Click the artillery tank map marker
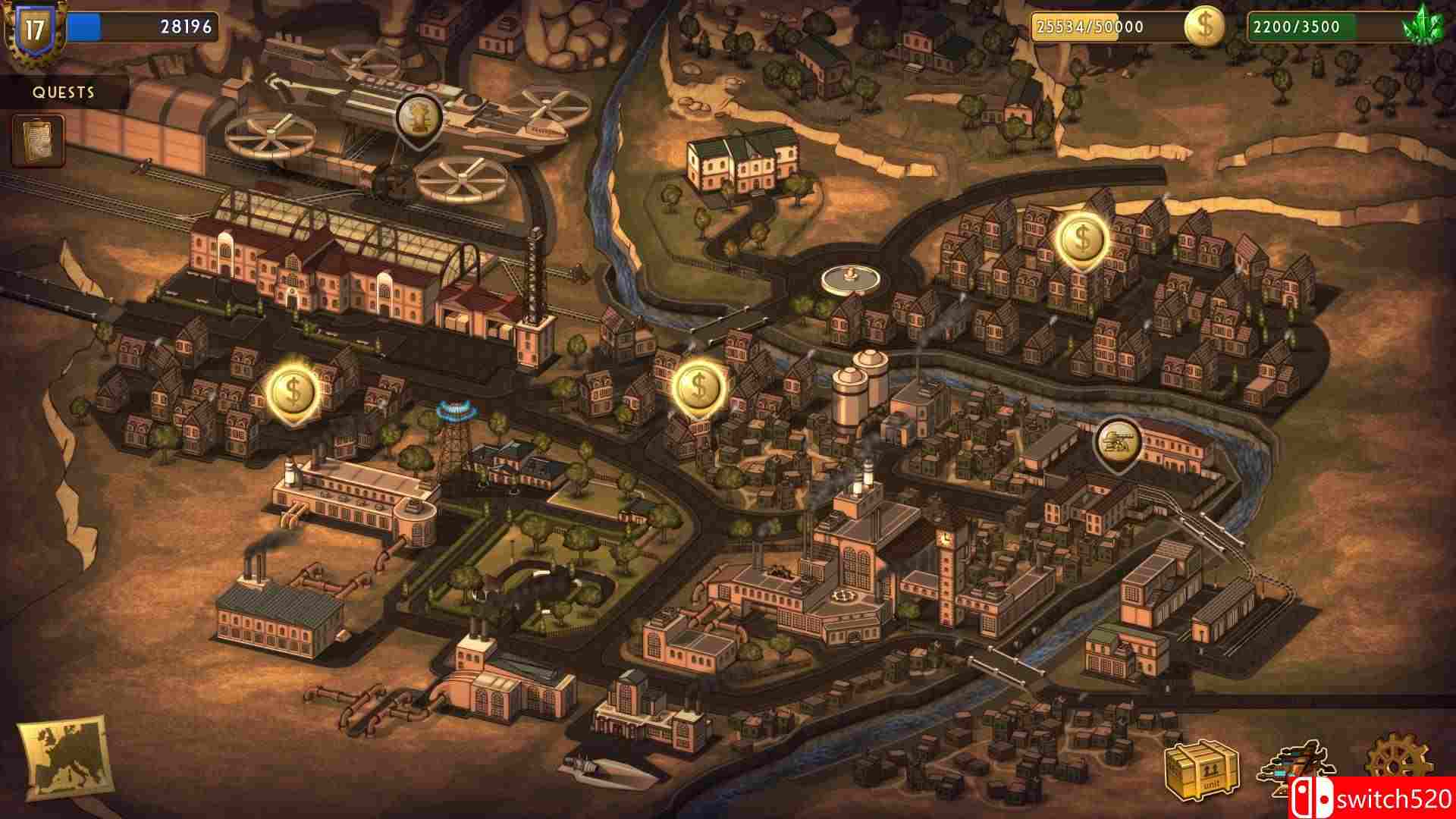Viewport: 1456px width, 819px height. (x=1118, y=439)
